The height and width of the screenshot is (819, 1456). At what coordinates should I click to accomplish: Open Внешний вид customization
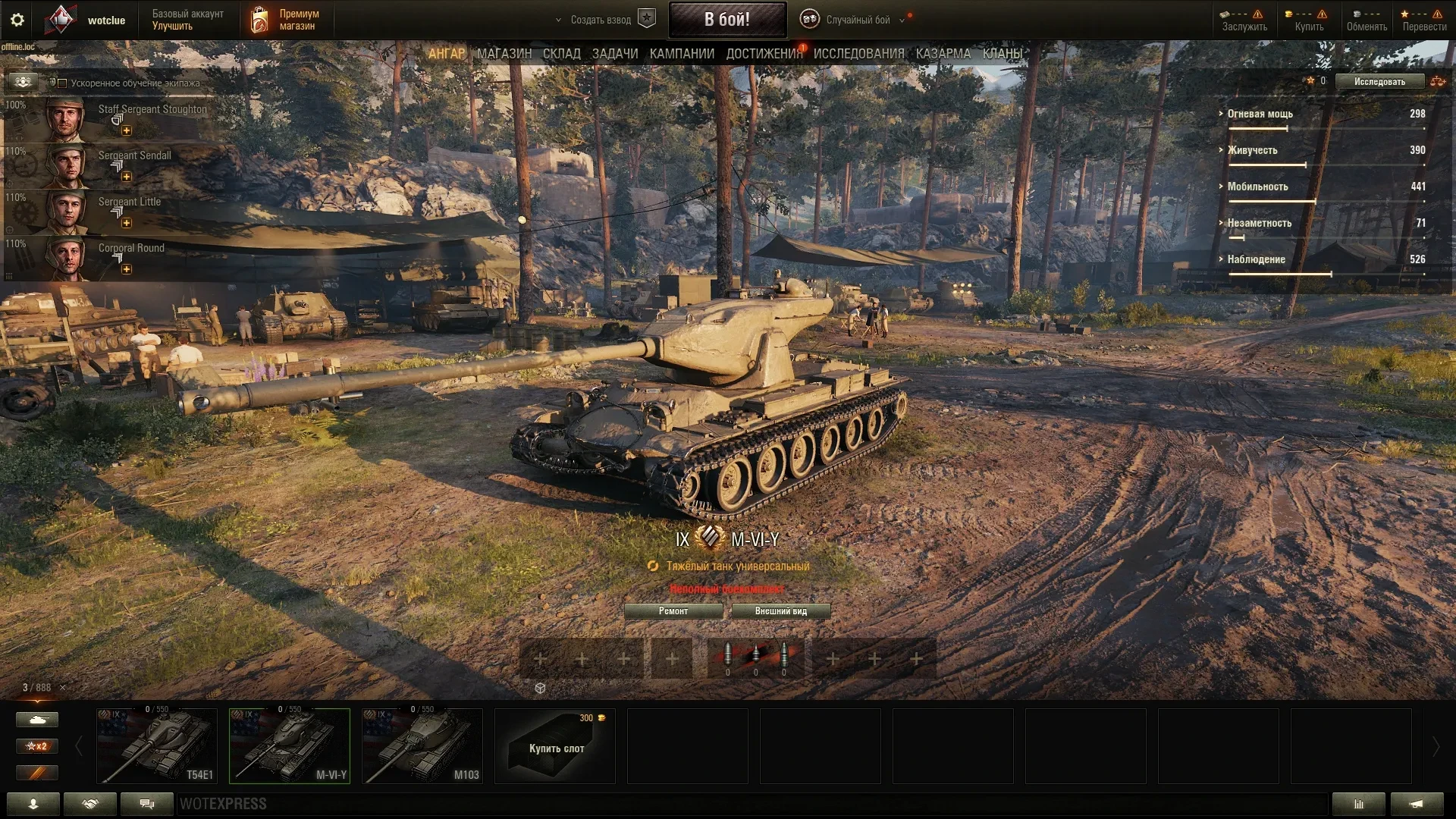point(780,611)
